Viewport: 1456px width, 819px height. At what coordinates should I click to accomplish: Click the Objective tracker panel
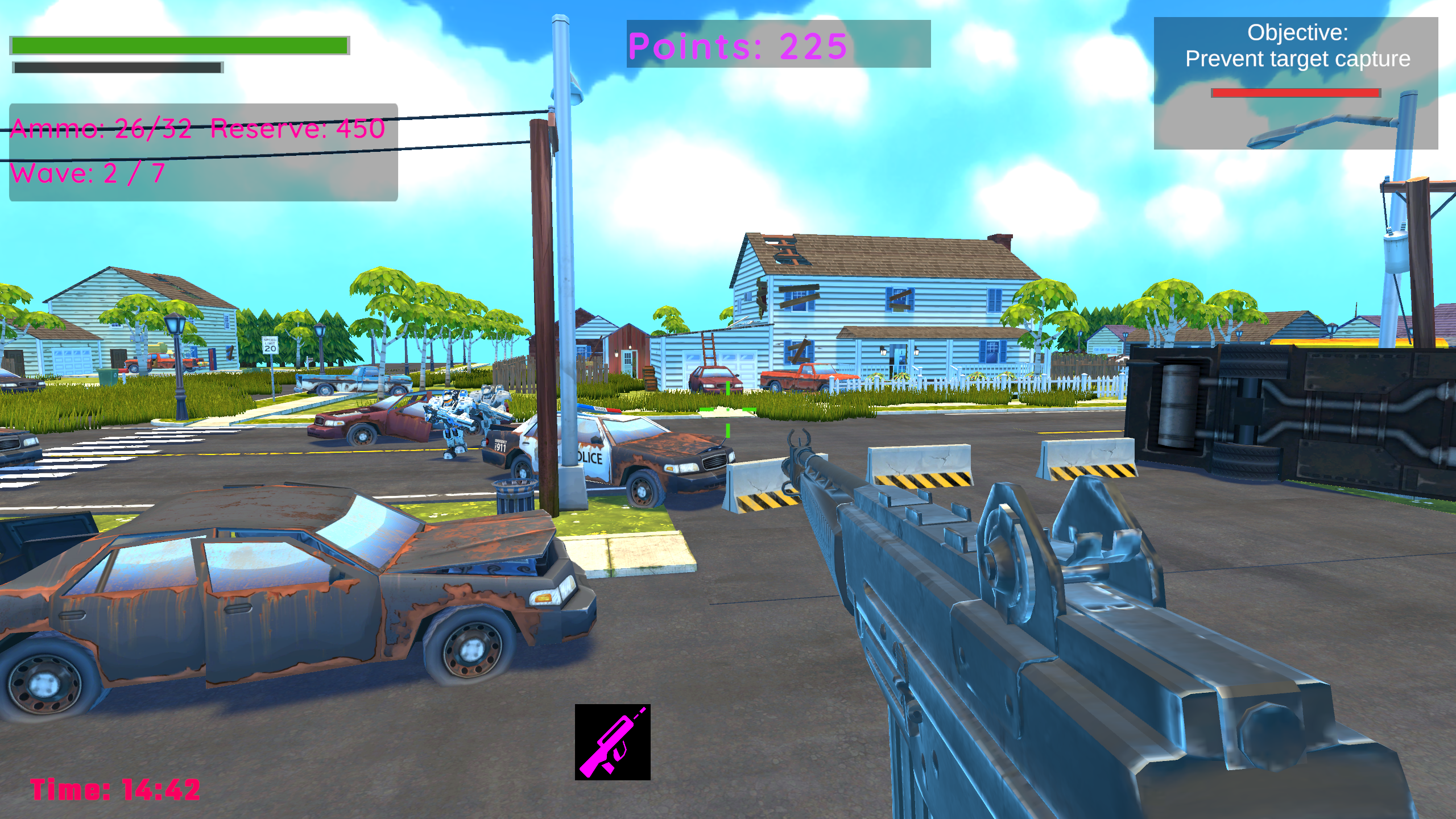[1296, 83]
